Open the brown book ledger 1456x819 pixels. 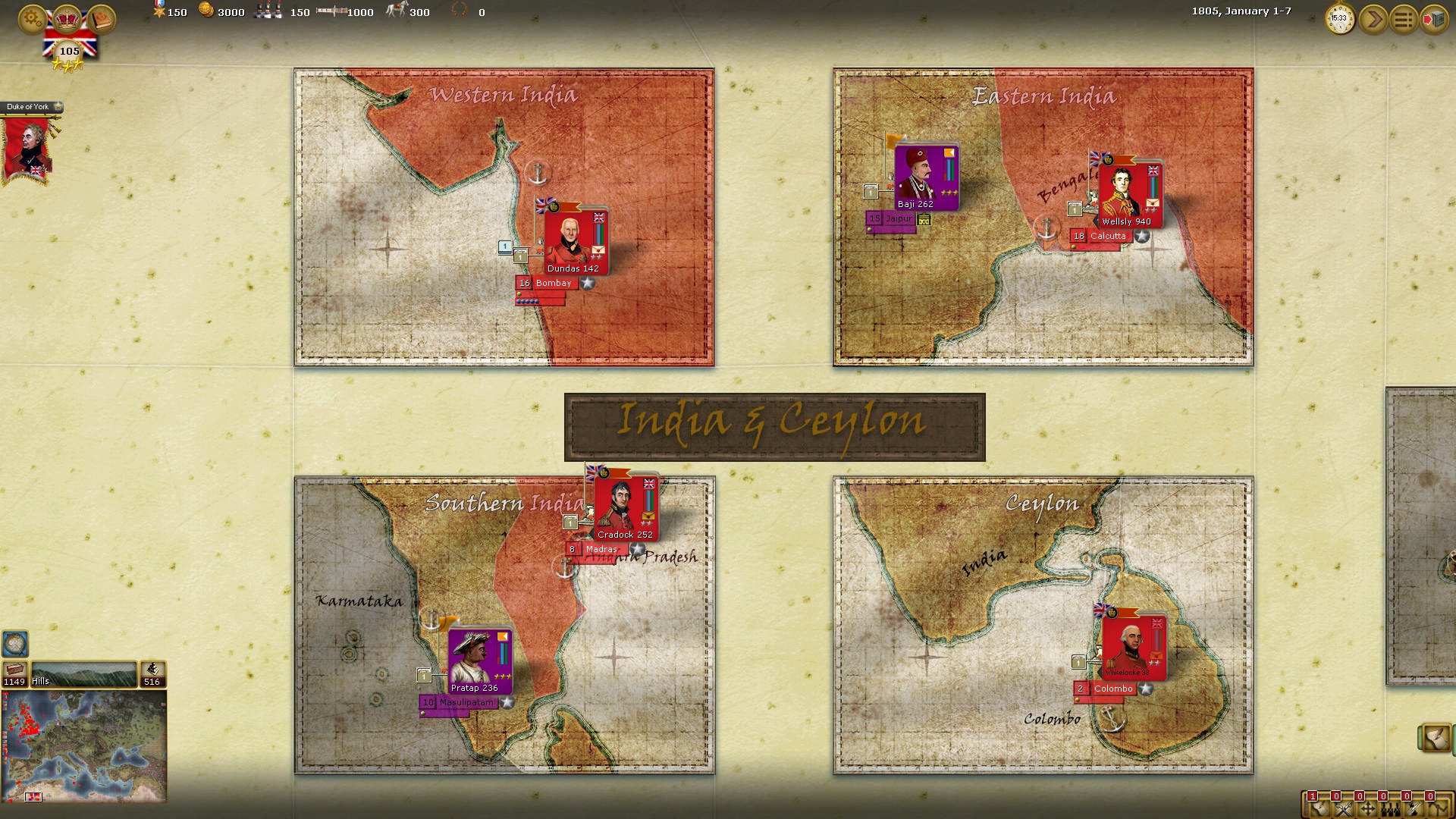coord(100,19)
